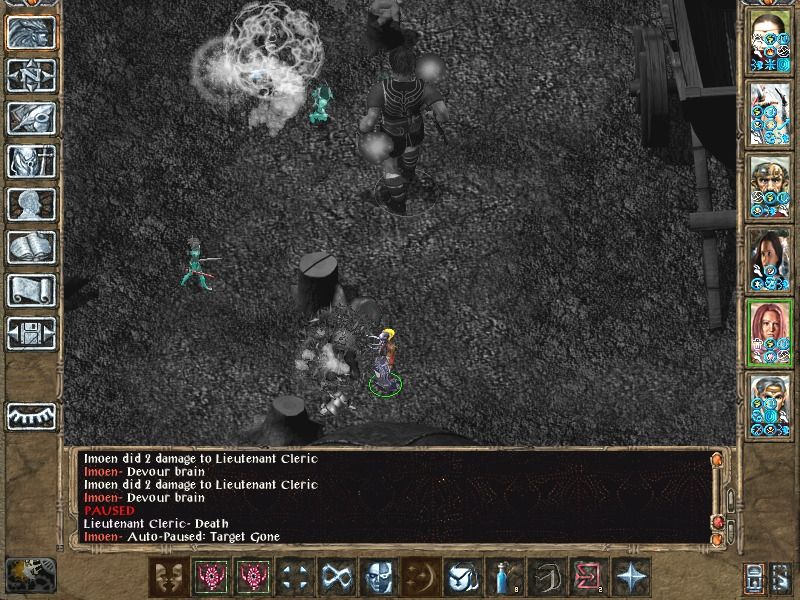Open the journal with the quill icon
The width and height of the screenshot is (800, 600).
(31, 118)
